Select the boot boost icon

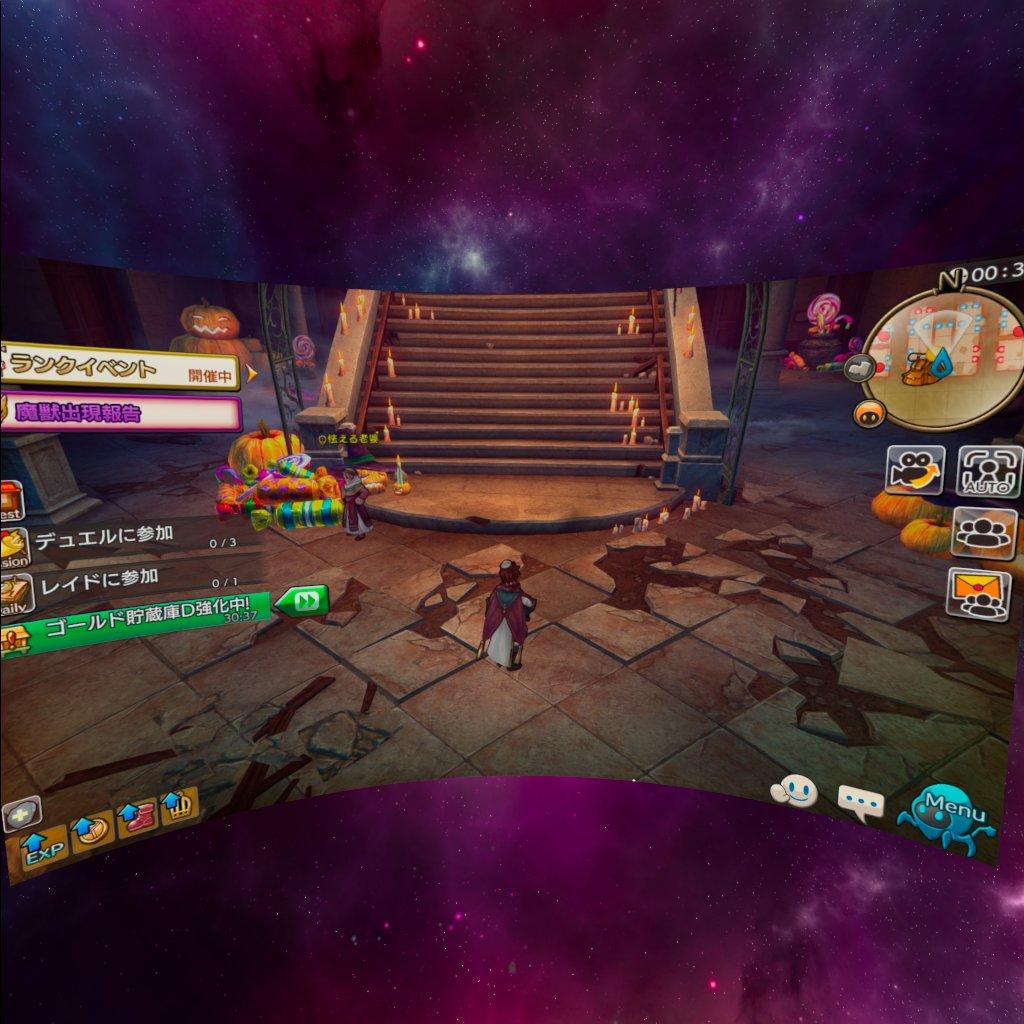click(136, 817)
